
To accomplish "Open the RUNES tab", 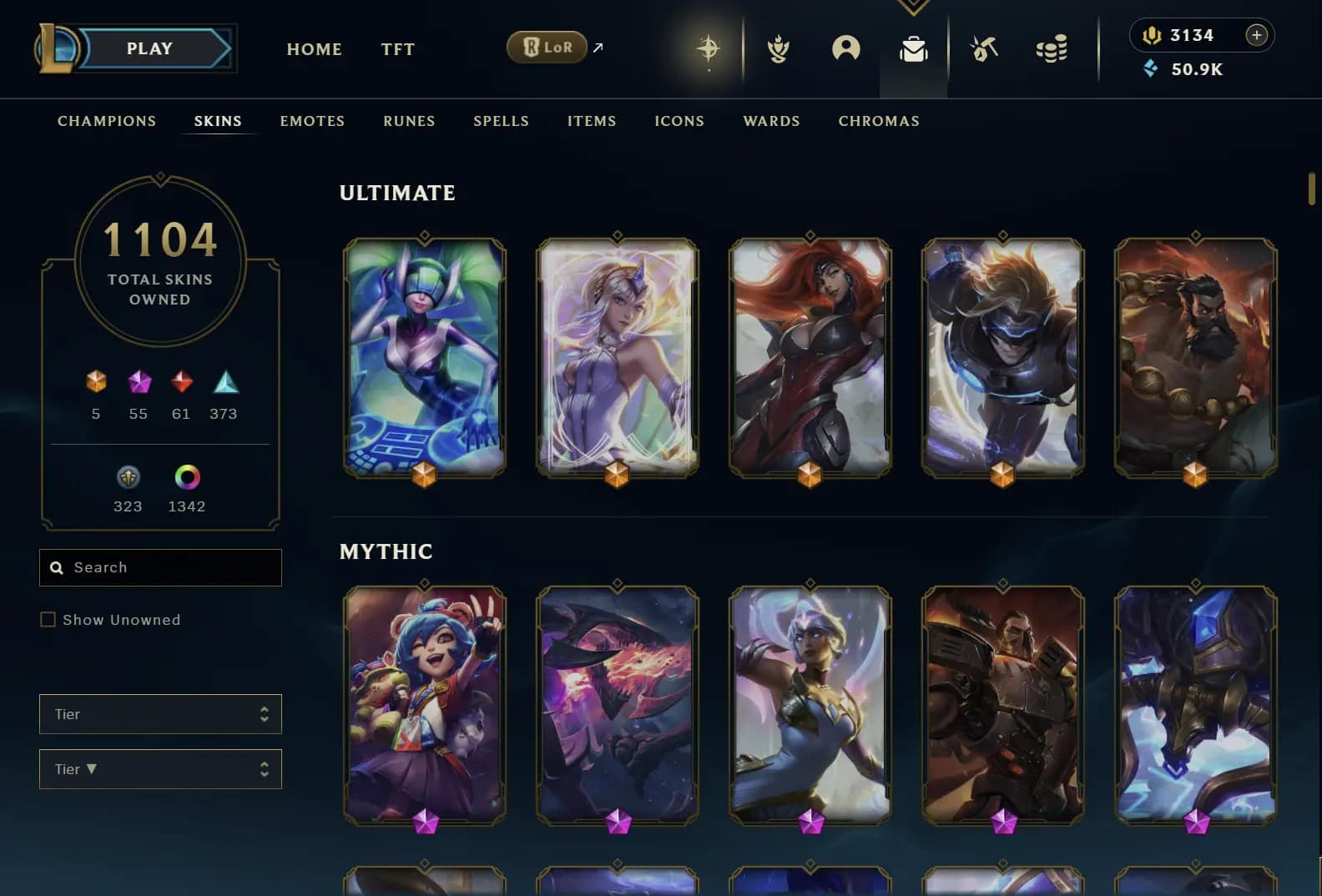I will (409, 121).
